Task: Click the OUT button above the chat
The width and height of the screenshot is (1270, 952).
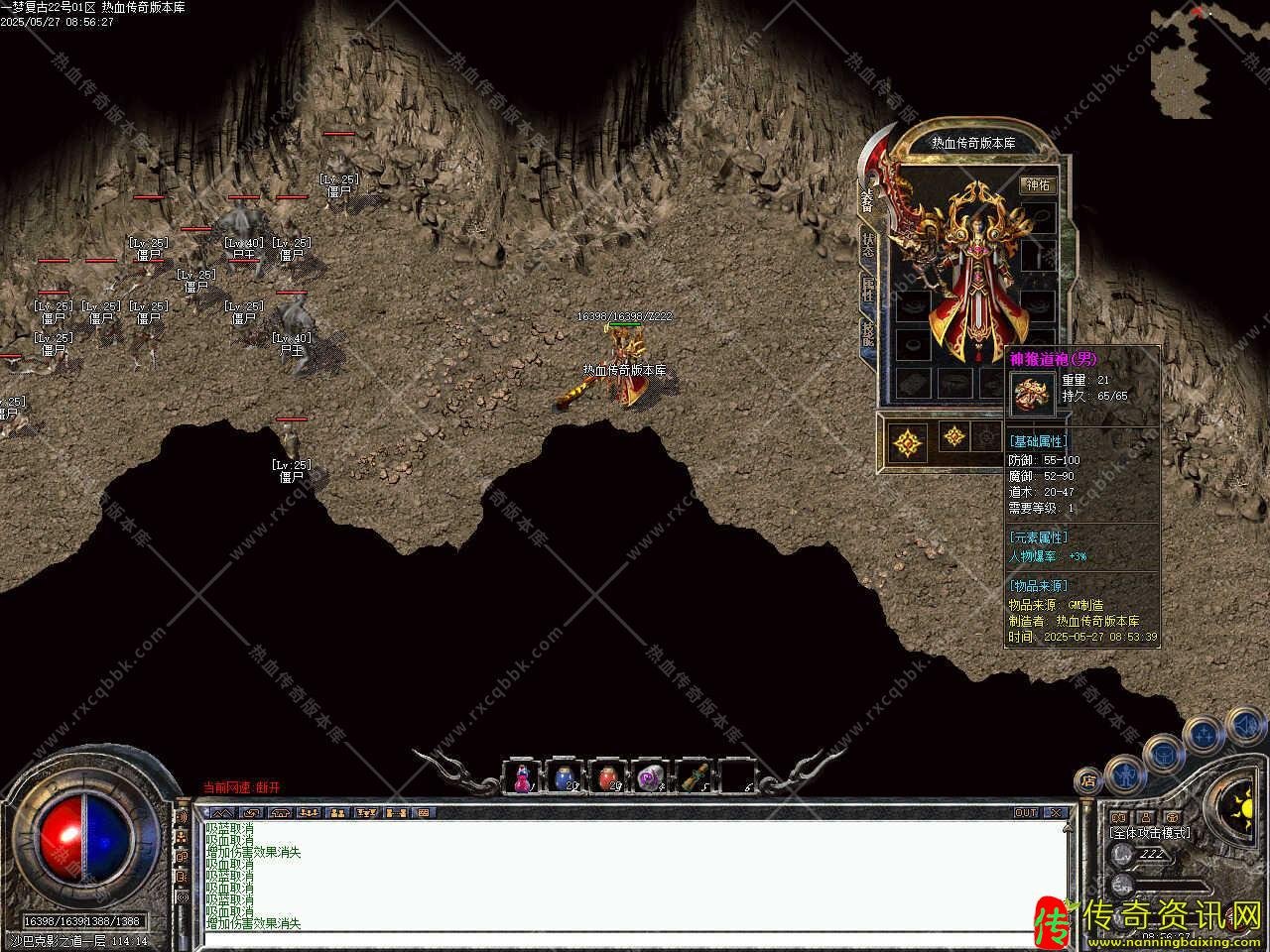Action: point(1026,812)
